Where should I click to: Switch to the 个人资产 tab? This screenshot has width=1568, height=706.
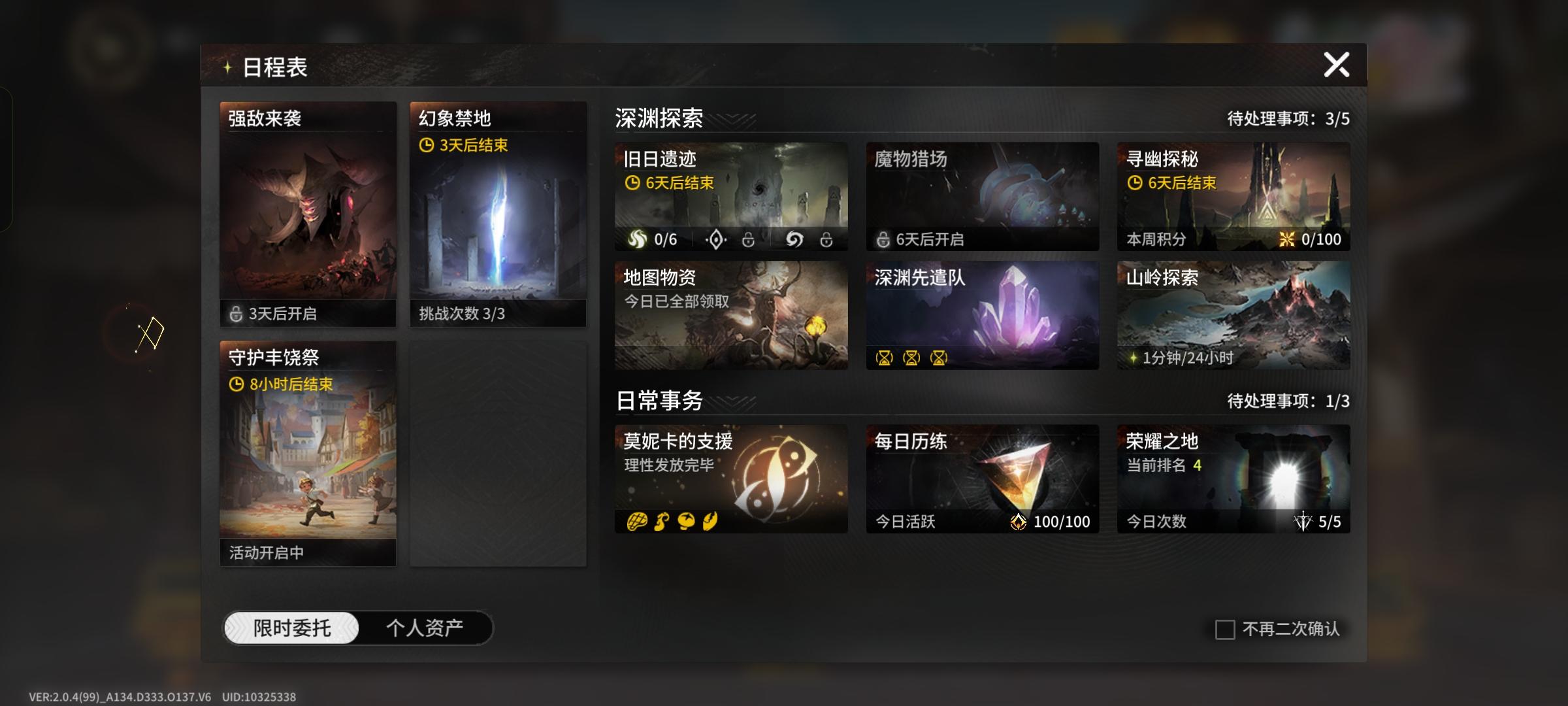tap(423, 626)
